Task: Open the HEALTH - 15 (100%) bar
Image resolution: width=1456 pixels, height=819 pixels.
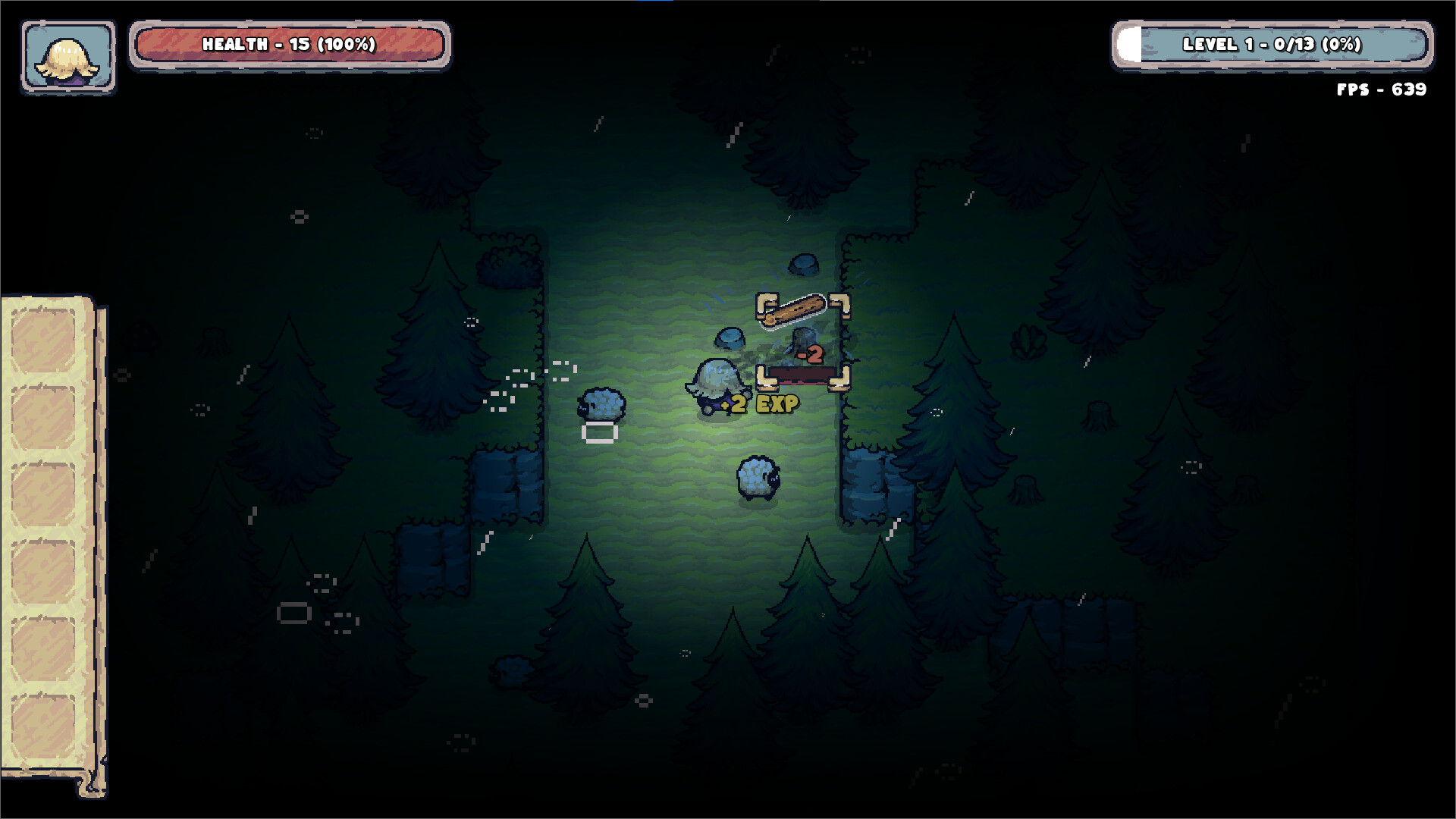Action: click(x=290, y=44)
